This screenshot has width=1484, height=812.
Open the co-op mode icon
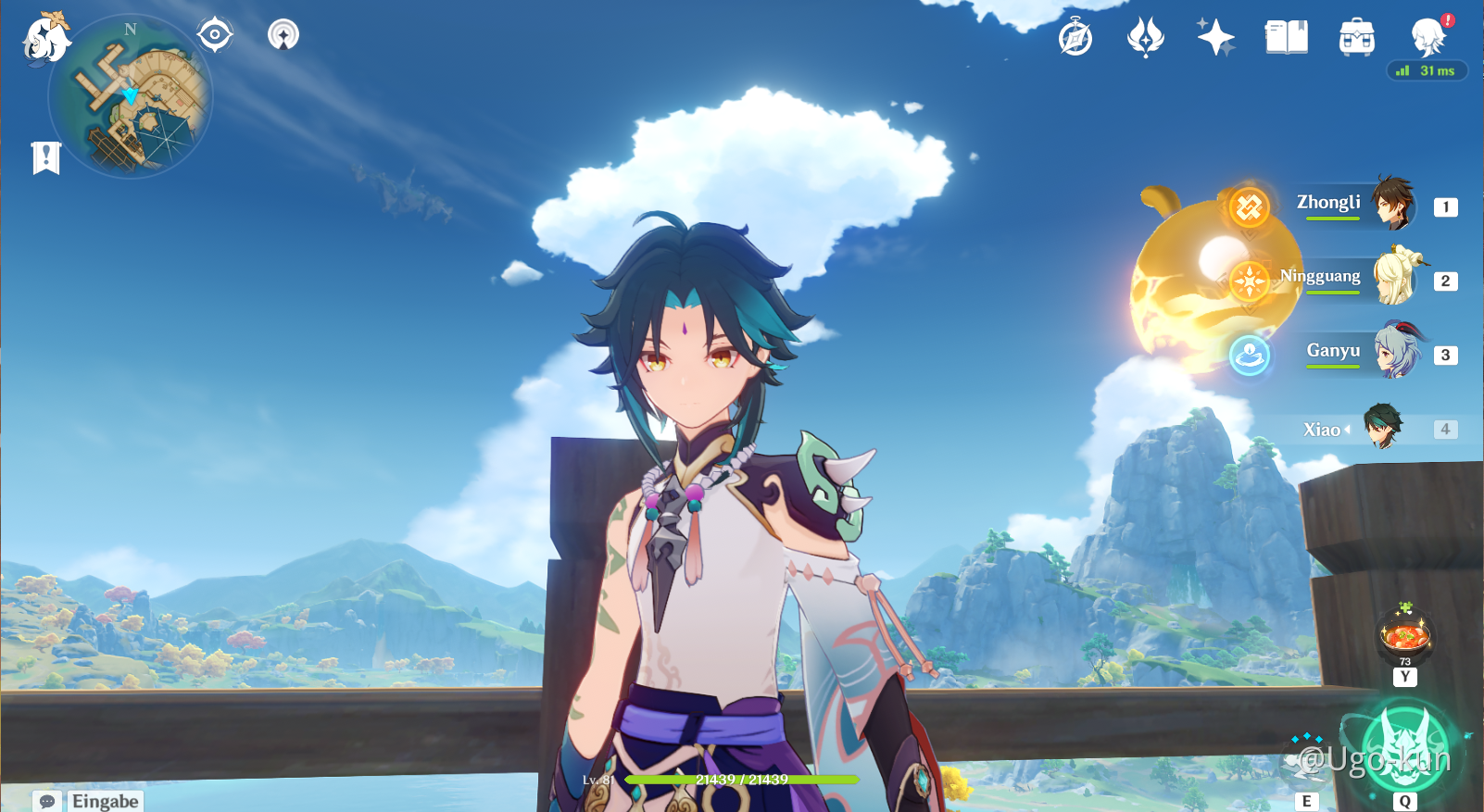click(283, 35)
